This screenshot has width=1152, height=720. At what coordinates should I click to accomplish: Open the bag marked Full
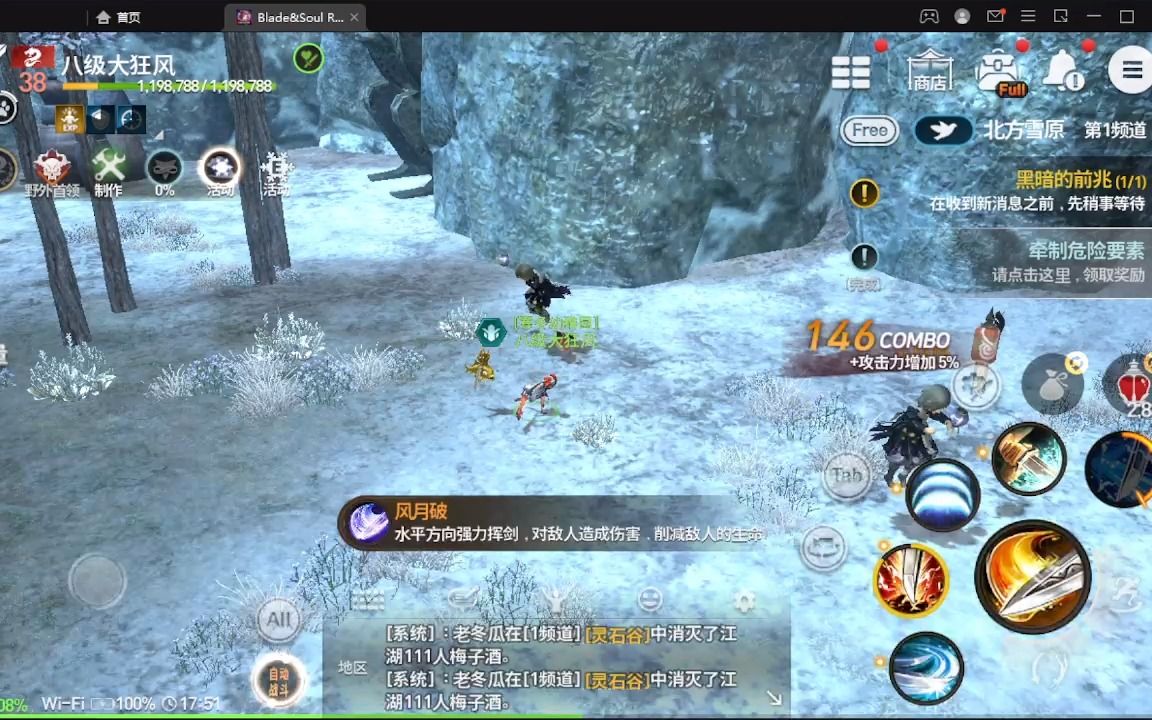(998, 73)
